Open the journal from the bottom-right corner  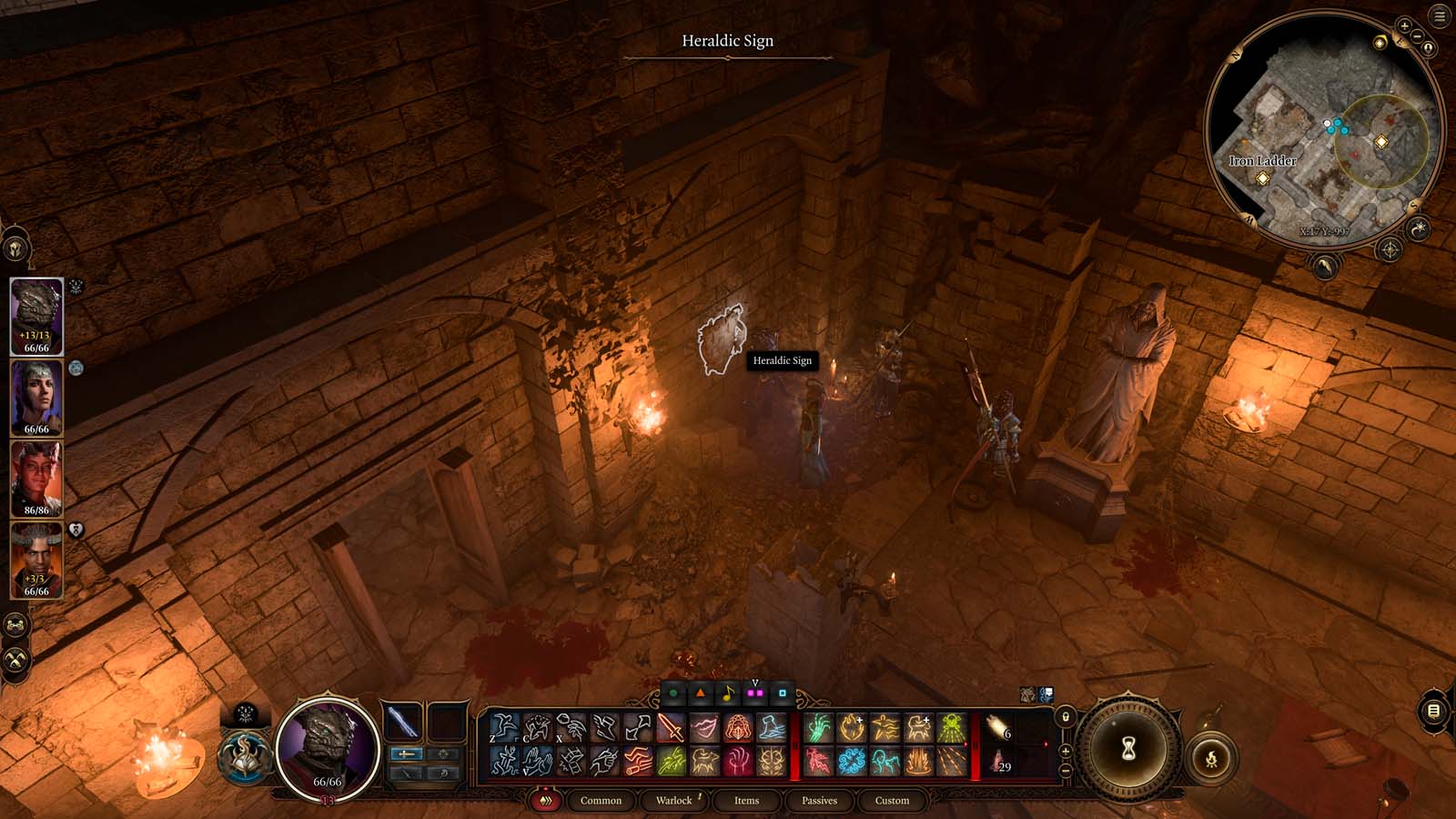tap(1434, 711)
